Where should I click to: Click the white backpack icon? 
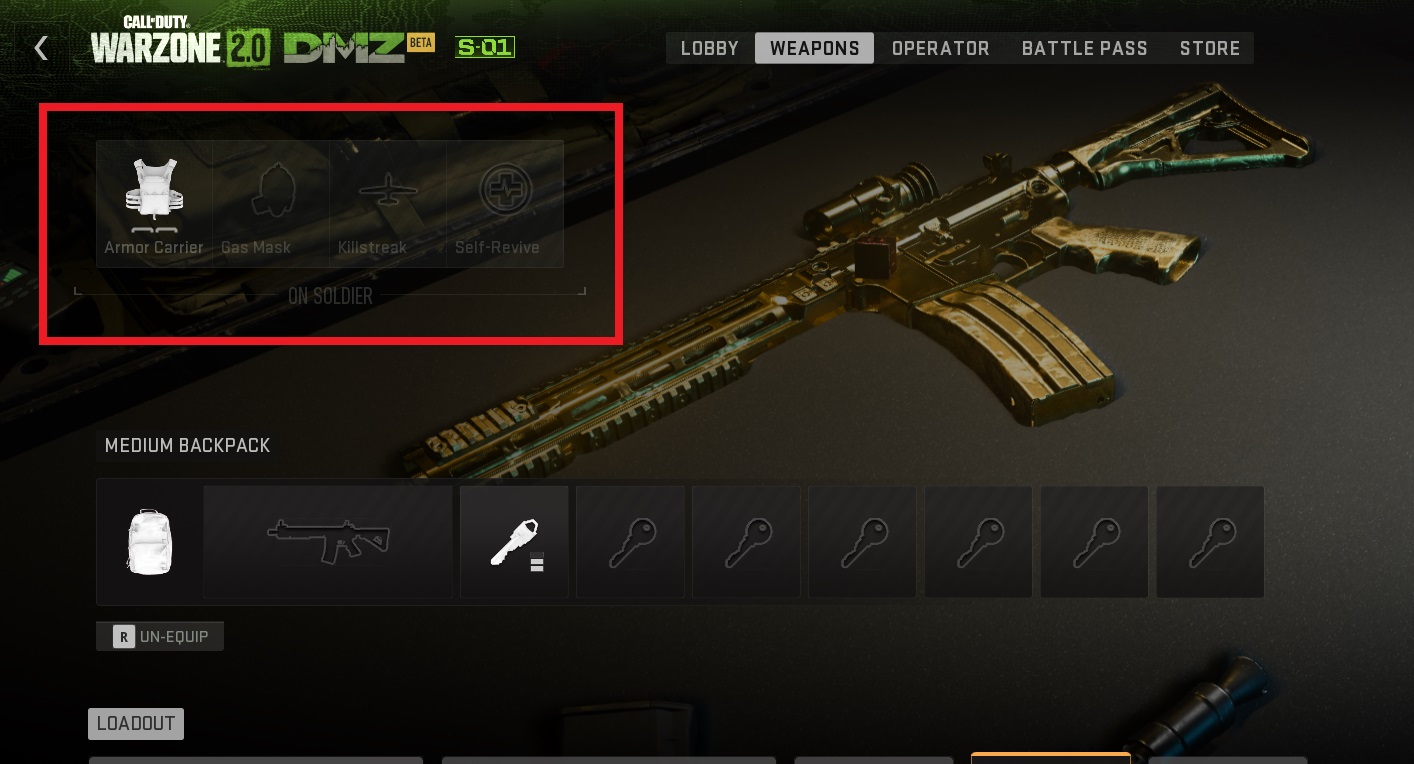(149, 541)
